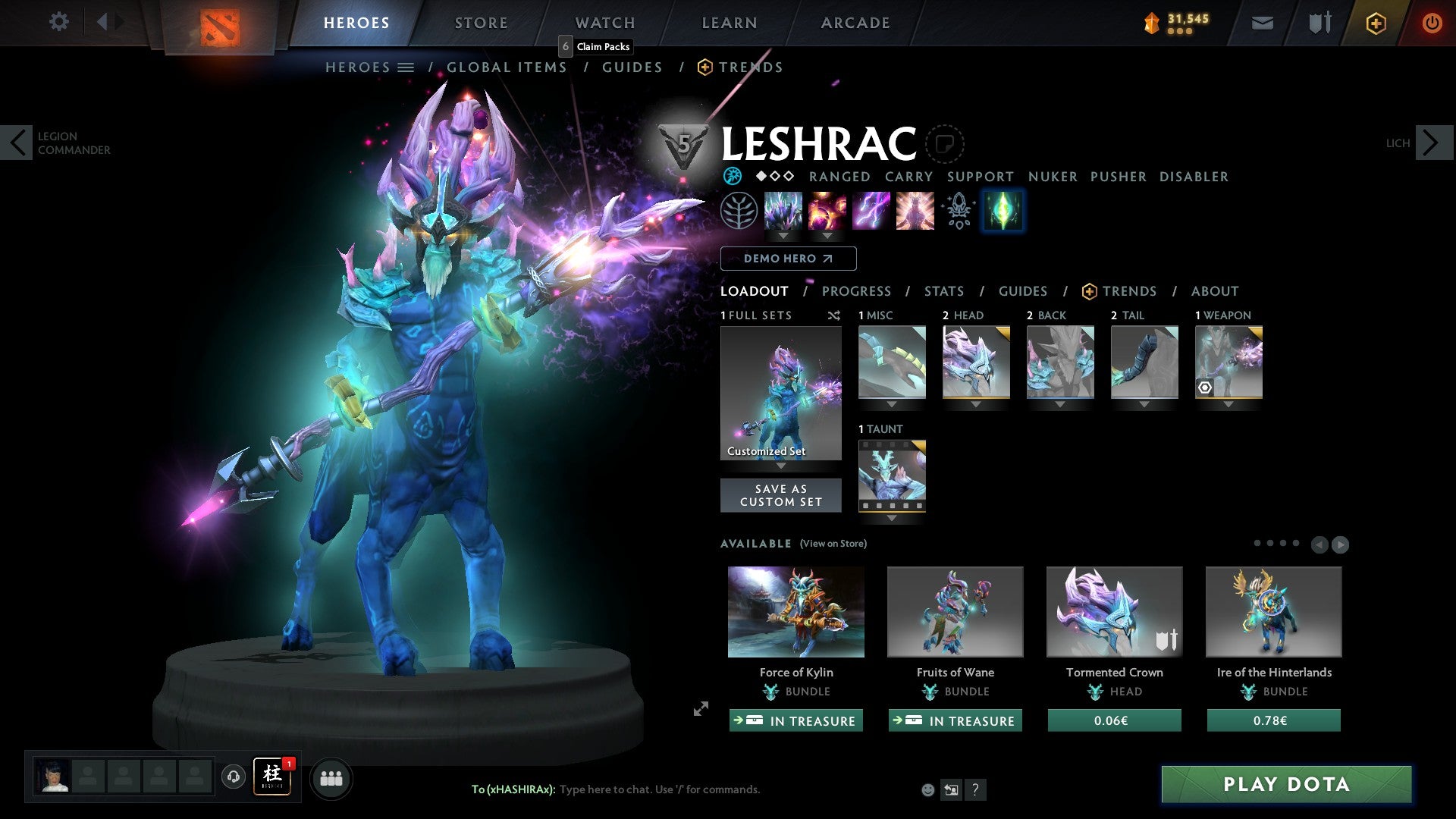Expand the Taunt slot dropdown arrow

892,518
